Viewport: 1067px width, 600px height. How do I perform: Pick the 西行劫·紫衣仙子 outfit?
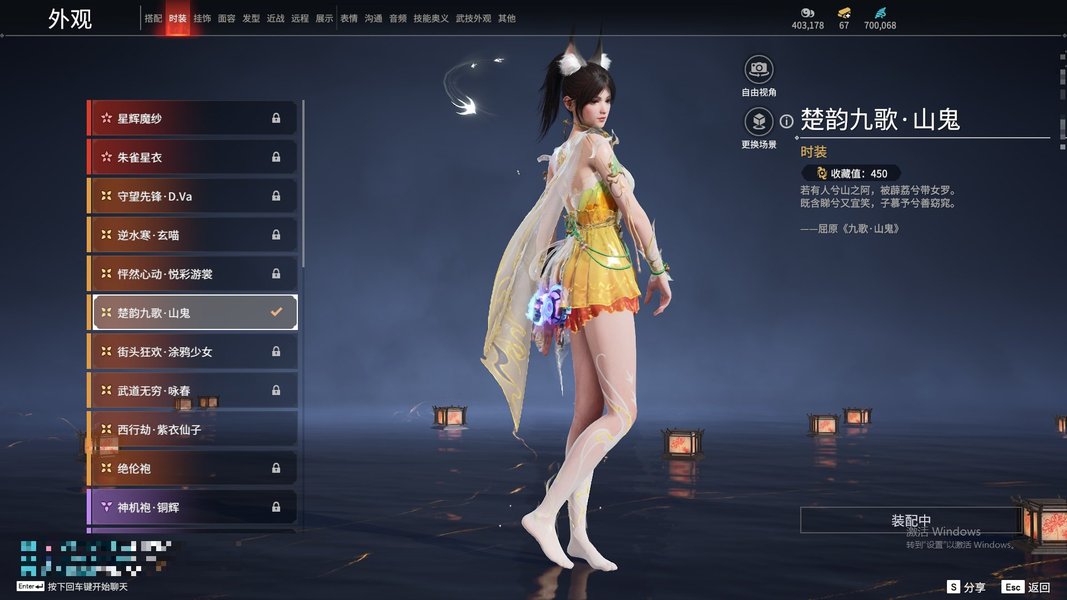click(192, 430)
